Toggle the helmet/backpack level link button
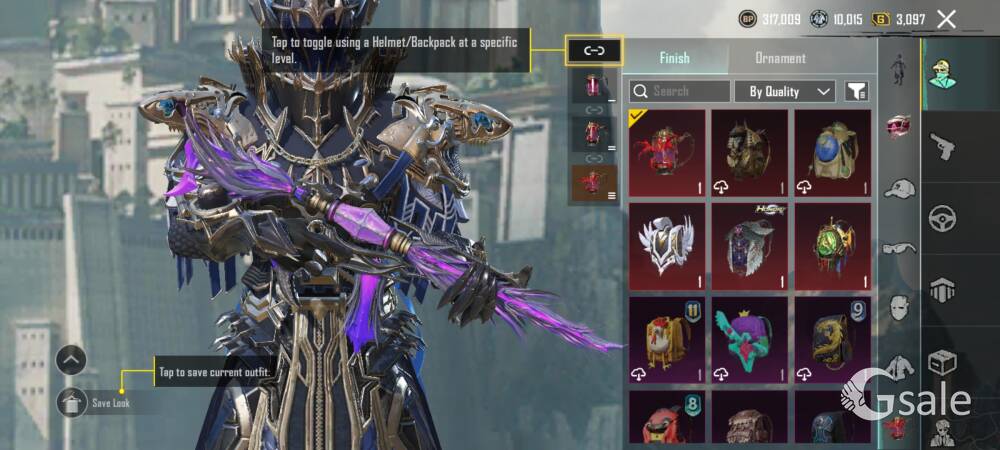This screenshot has width=1000, height=450. coord(594,49)
